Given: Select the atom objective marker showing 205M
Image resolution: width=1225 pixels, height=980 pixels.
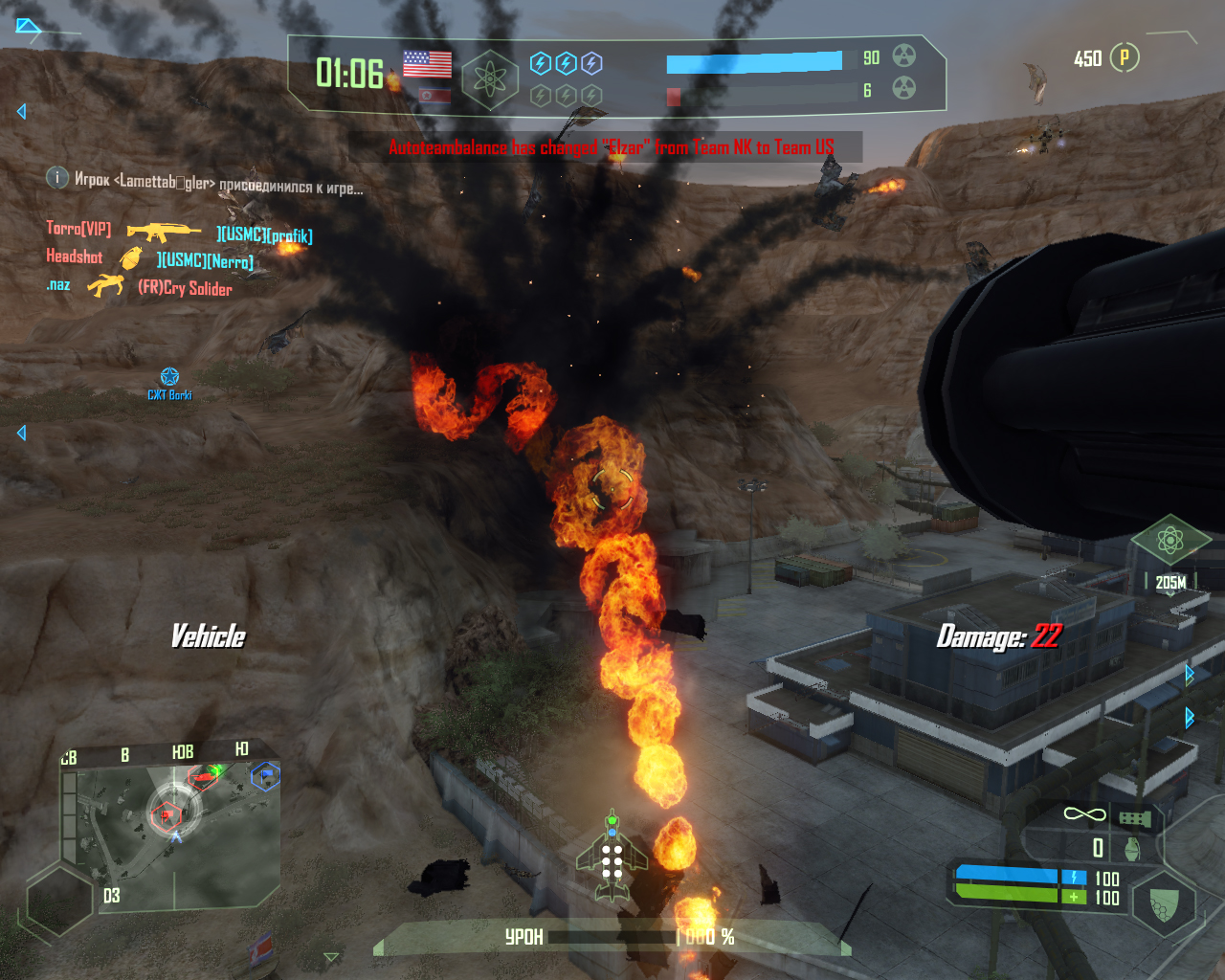Looking at the screenshot, I should click(x=1169, y=542).
